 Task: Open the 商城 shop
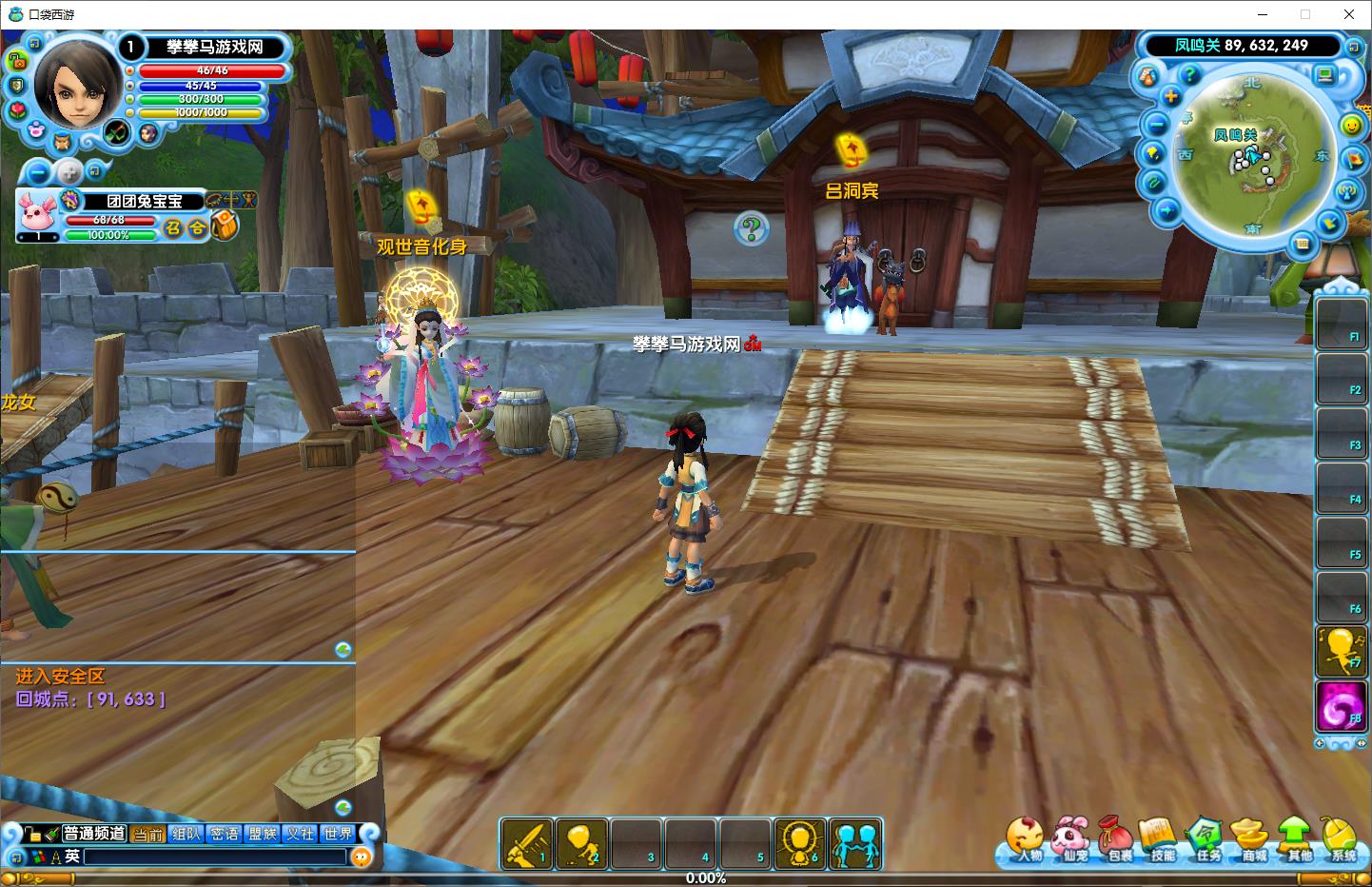[1252, 838]
